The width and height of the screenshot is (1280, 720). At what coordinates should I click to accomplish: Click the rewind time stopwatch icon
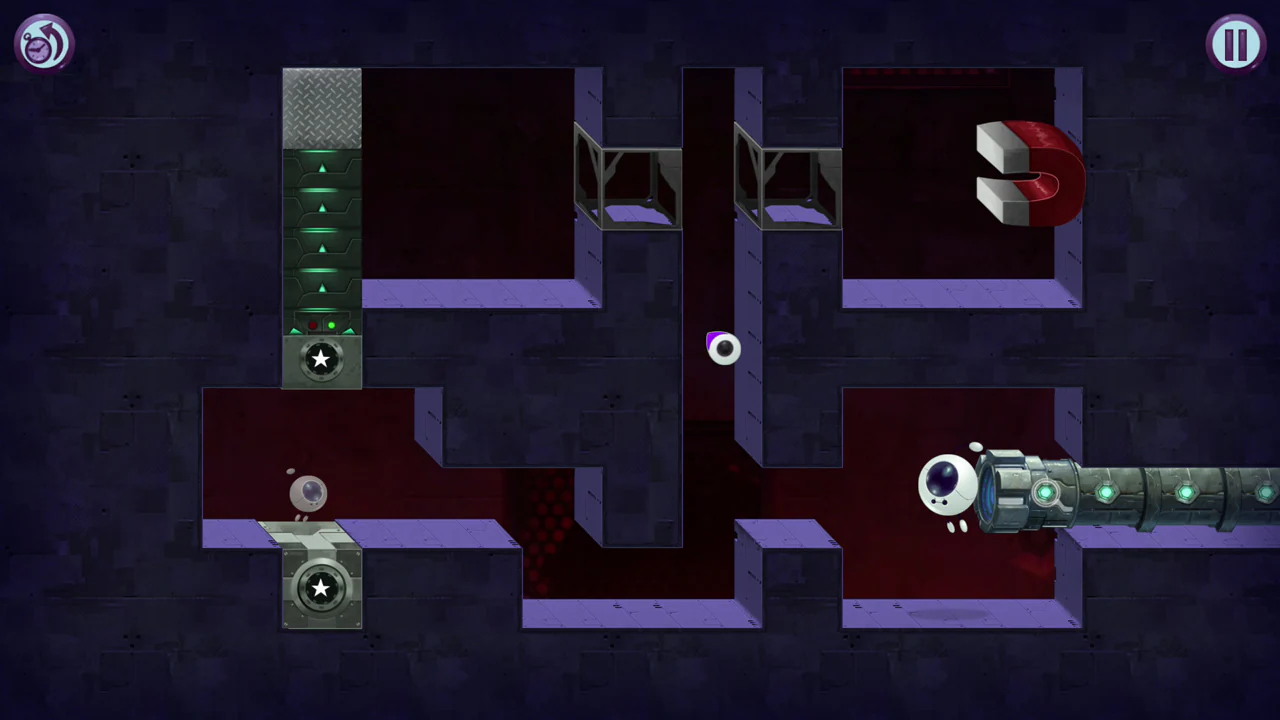[x=43, y=42]
